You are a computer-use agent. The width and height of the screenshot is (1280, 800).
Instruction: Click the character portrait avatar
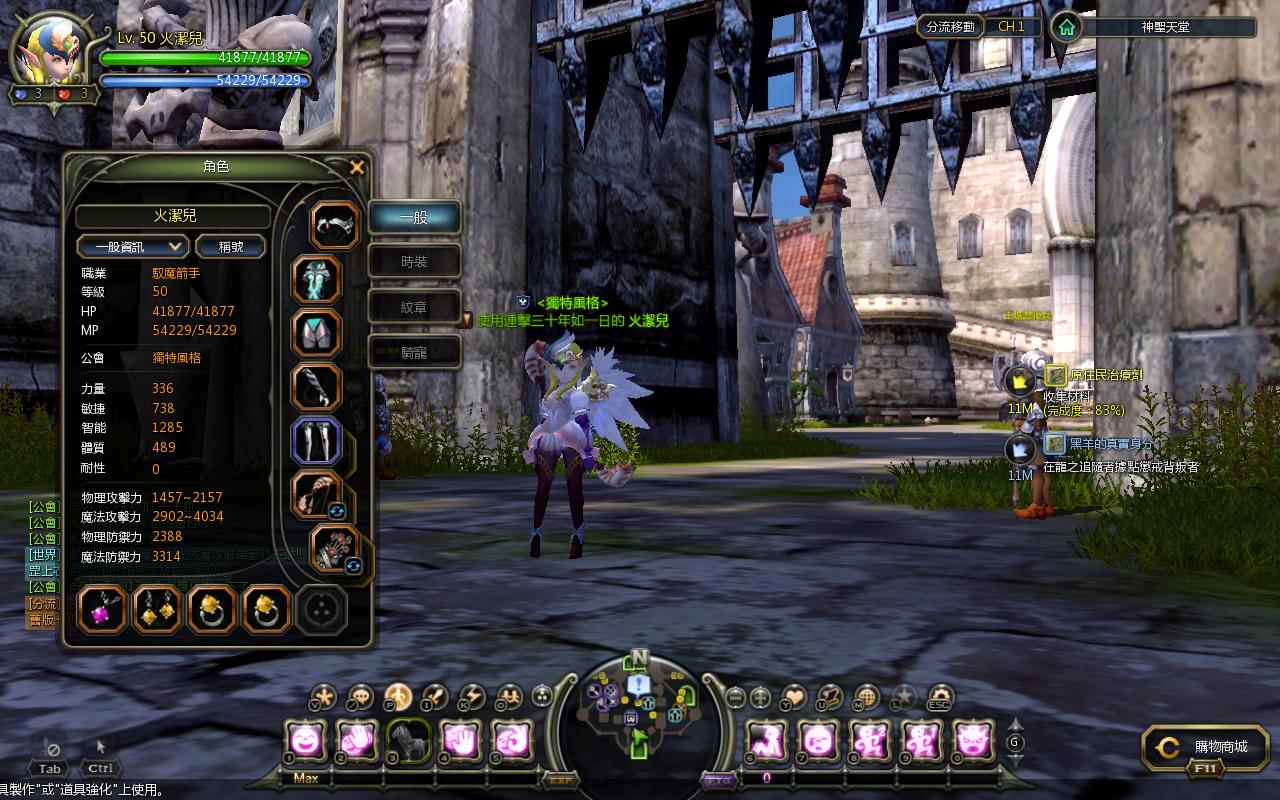[x=43, y=52]
